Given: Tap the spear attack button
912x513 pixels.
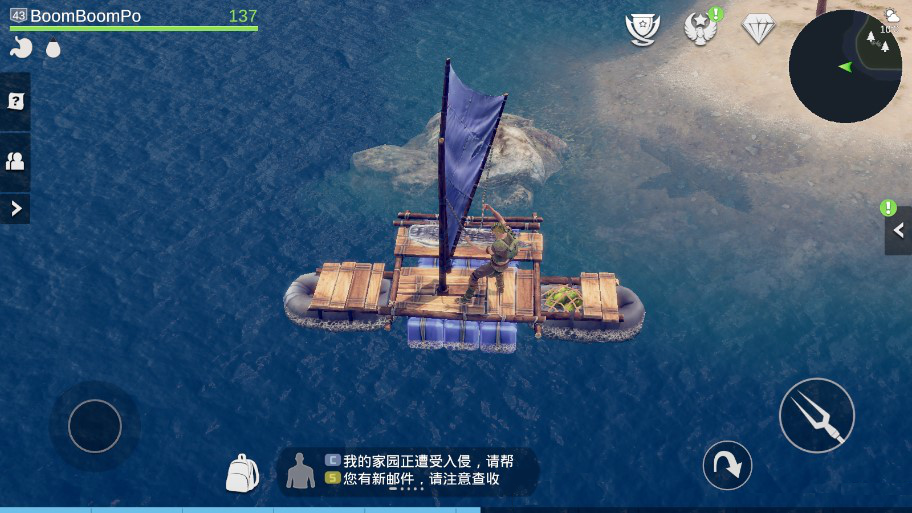Looking at the screenshot, I should click(x=816, y=415).
